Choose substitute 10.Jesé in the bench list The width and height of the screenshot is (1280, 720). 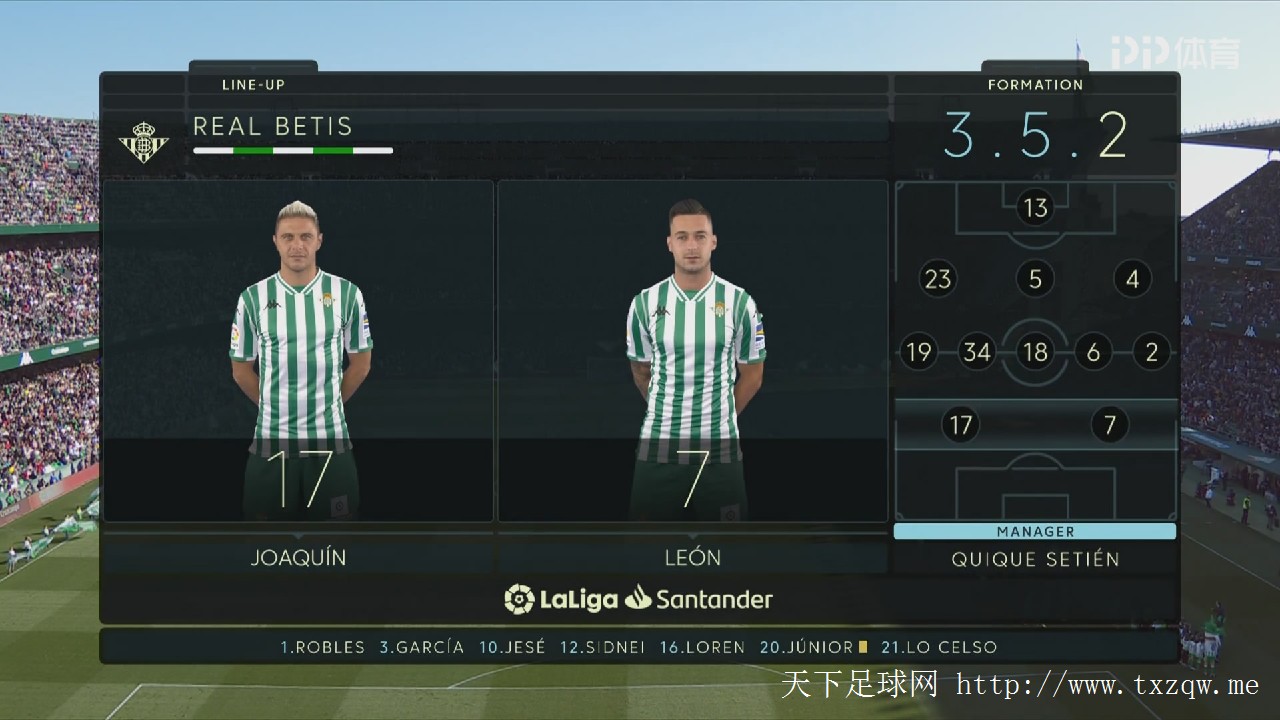(x=512, y=647)
